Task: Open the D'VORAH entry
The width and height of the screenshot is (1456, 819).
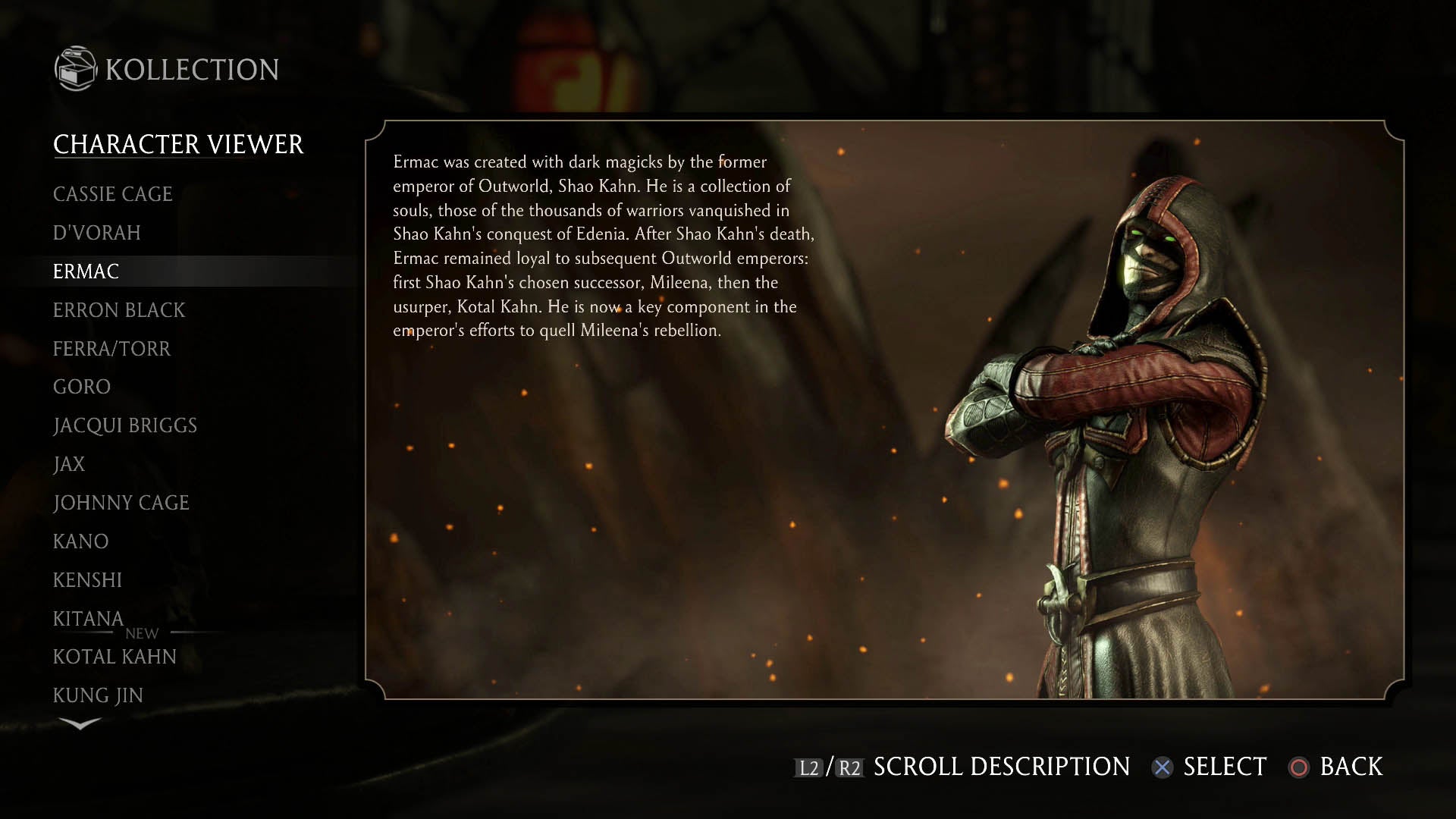Action: [96, 233]
